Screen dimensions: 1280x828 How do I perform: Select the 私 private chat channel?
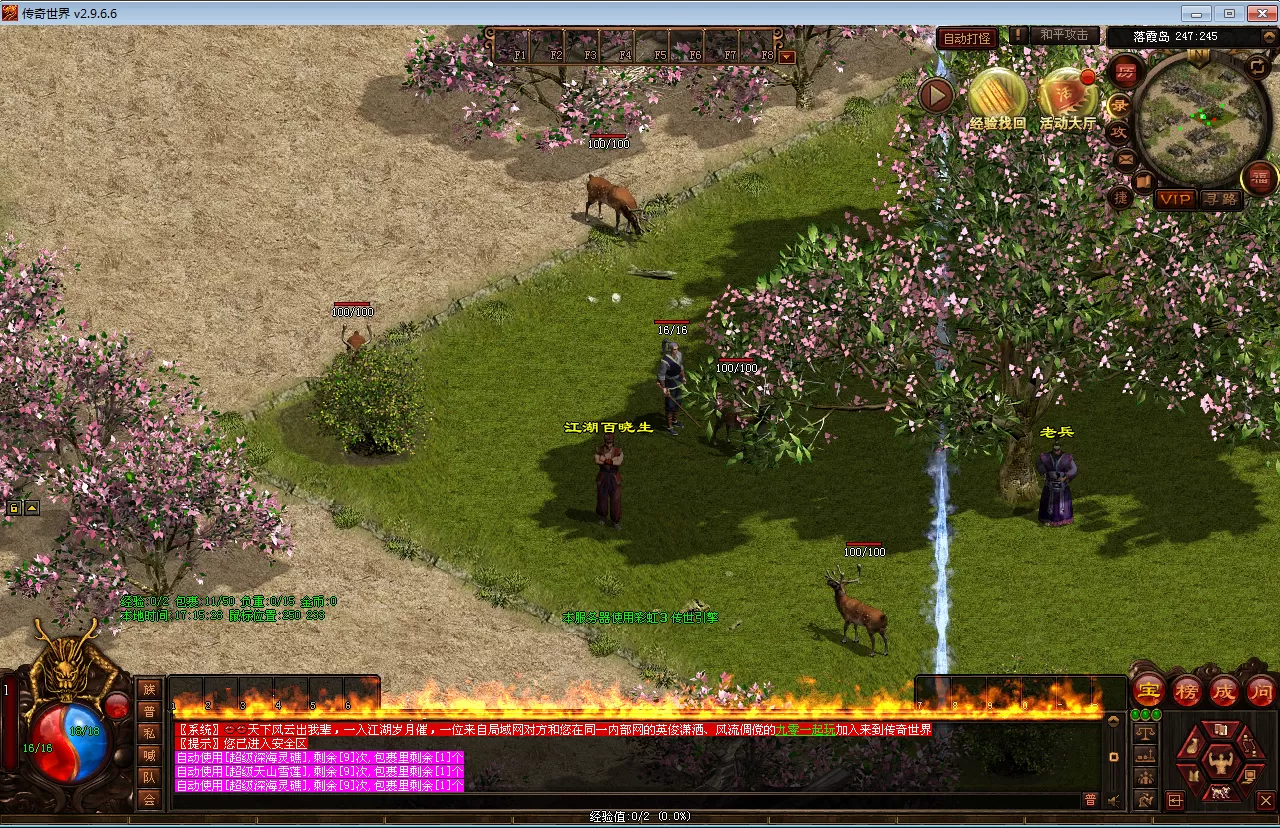(149, 732)
